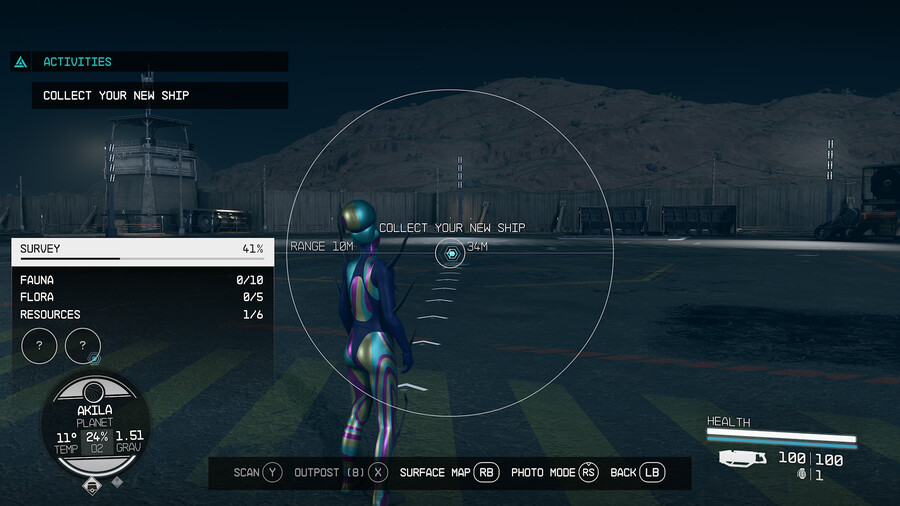The width and height of the screenshot is (900, 506).
Task: Open the Surface Map
Action: [449, 472]
